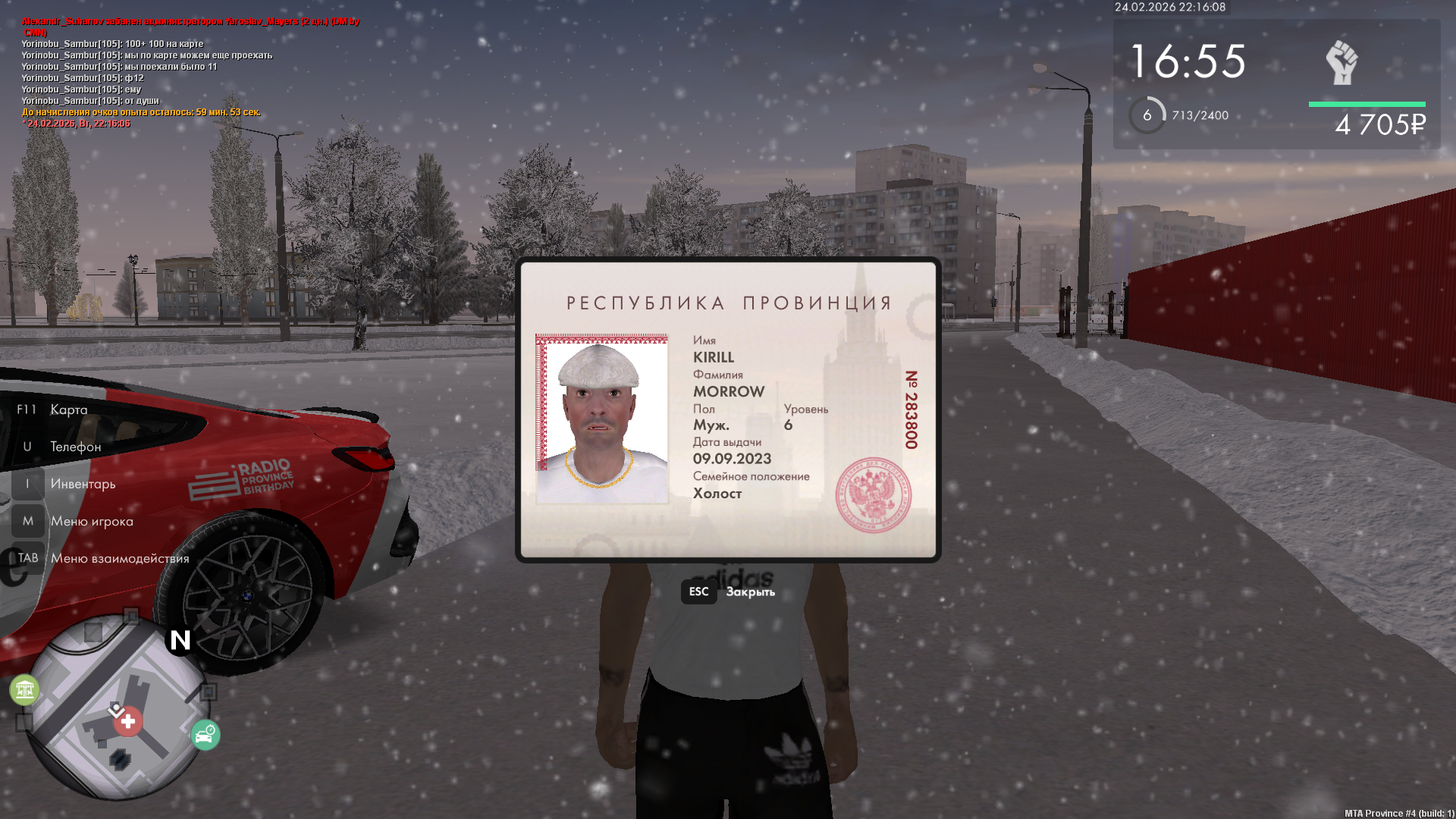Select the green car marker on minimap
Image resolution: width=1456 pixels, height=819 pixels.
[205, 735]
